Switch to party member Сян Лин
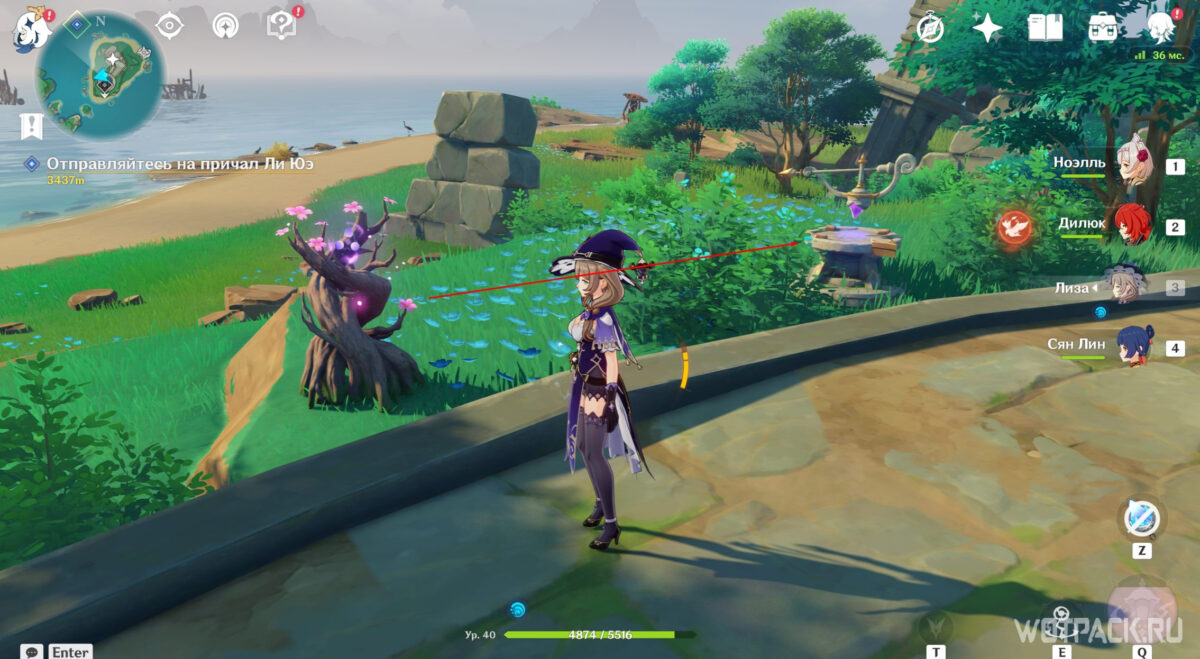This screenshot has height=659, width=1200. [1135, 346]
